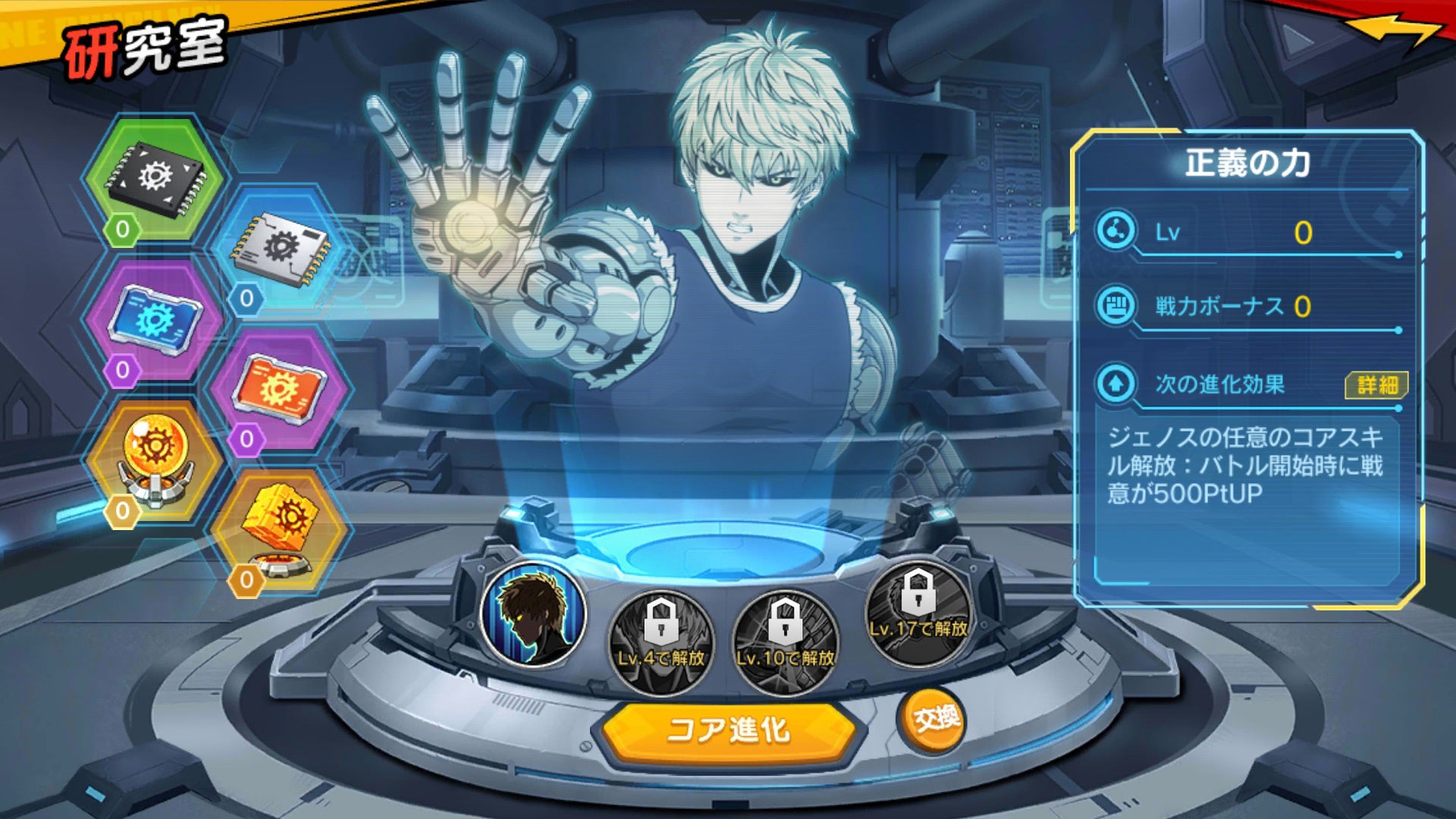Tap the locked skill labeled Lv.10で解放
The height and width of the screenshot is (819, 1456).
coord(786,642)
